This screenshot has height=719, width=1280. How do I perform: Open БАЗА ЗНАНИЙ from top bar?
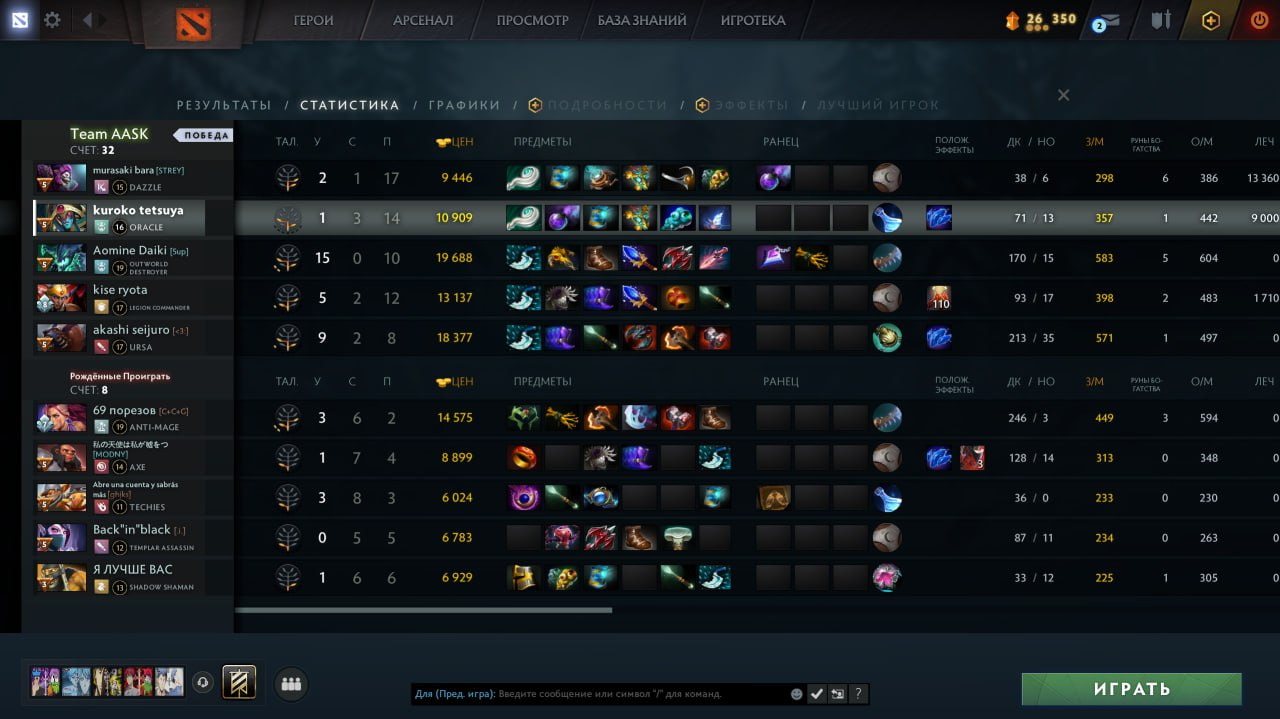pyautogui.click(x=642, y=20)
